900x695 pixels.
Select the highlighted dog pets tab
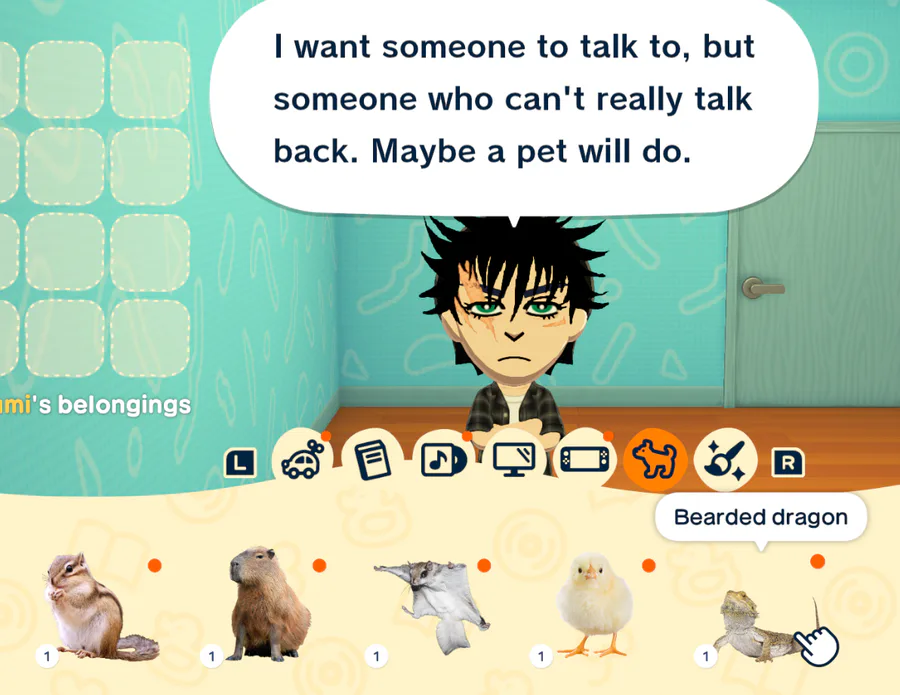click(655, 461)
